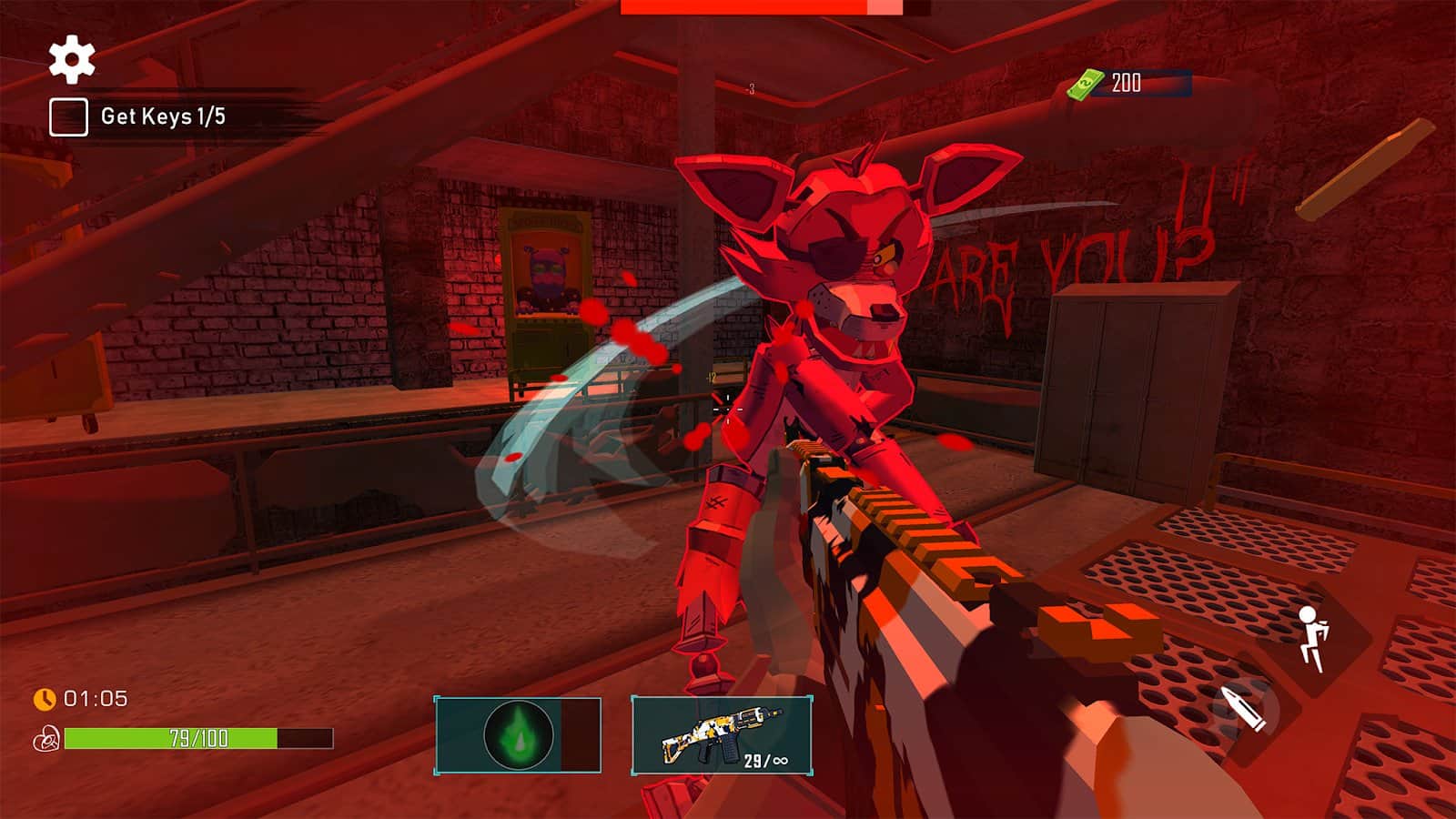Check the Get Keys 1/5 quest checkbox

[x=68, y=116]
